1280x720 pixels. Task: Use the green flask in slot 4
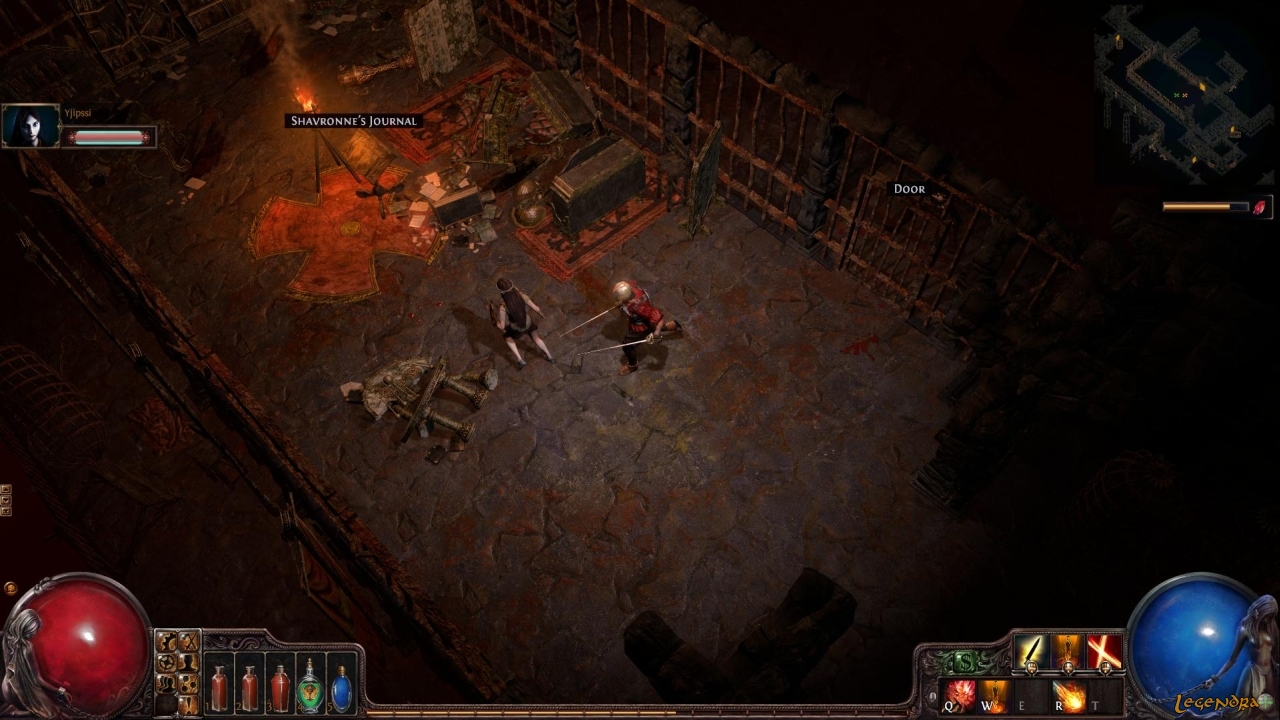(312, 687)
